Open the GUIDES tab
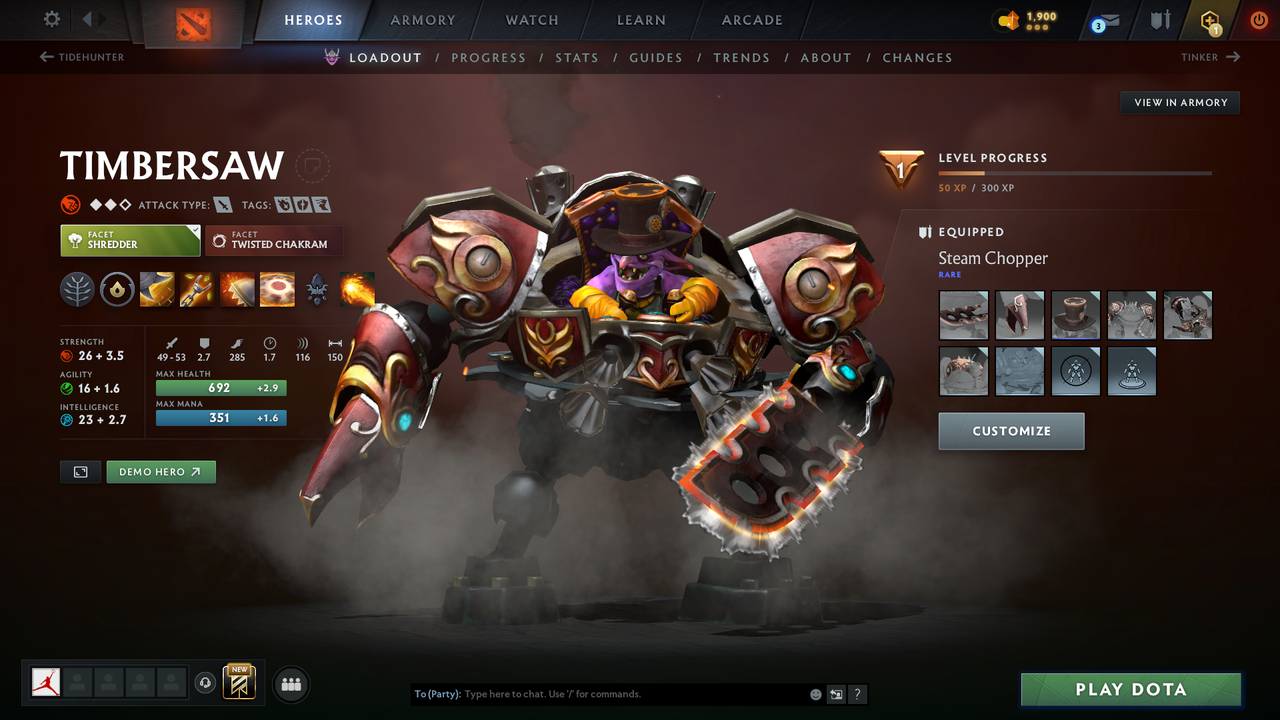 point(656,58)
